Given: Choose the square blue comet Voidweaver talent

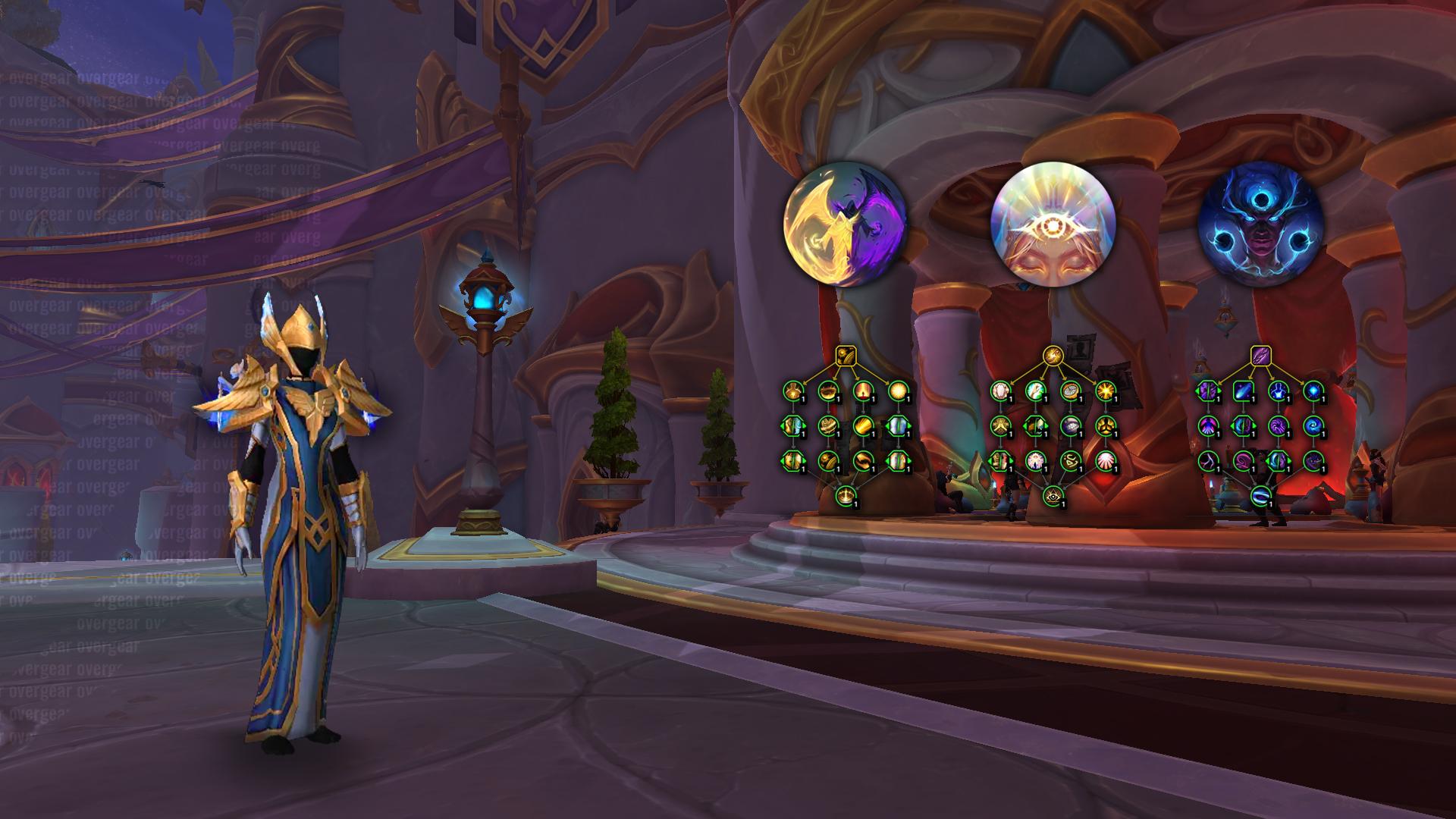Looking at the screenshot, I should 1242,391.
